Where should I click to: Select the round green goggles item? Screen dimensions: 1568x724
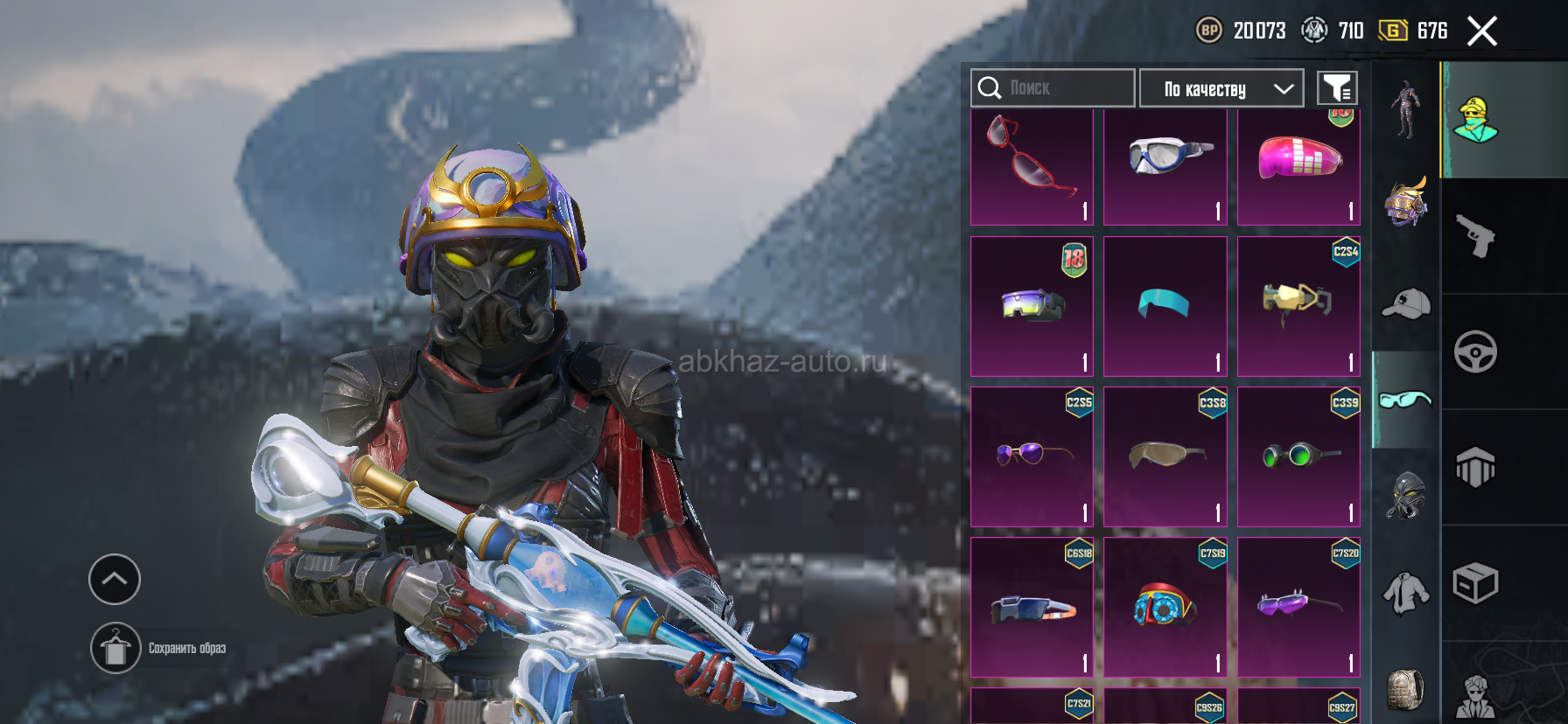[x=1299, y=456]
